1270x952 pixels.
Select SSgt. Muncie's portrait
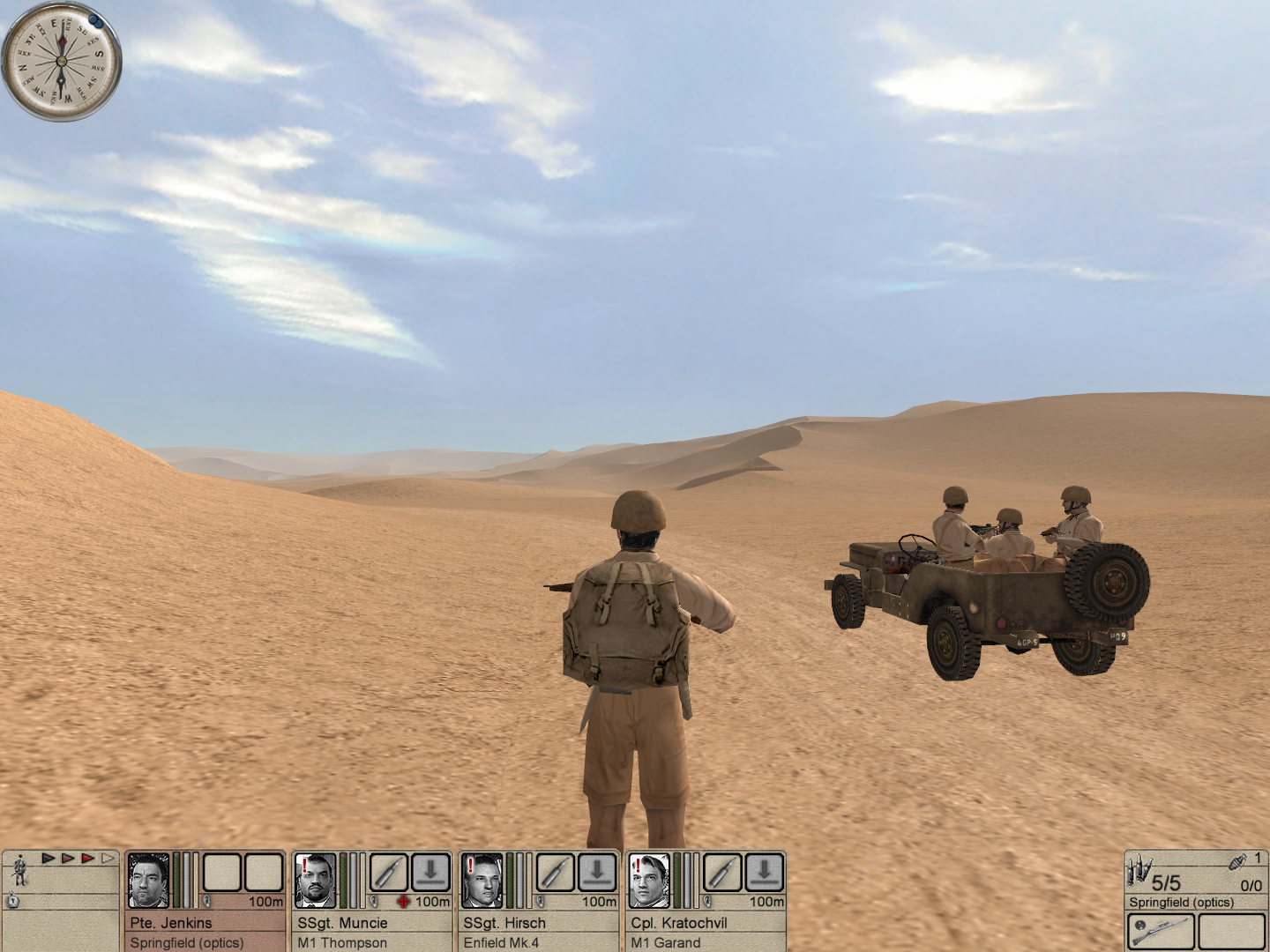click(x=316, y=881)
